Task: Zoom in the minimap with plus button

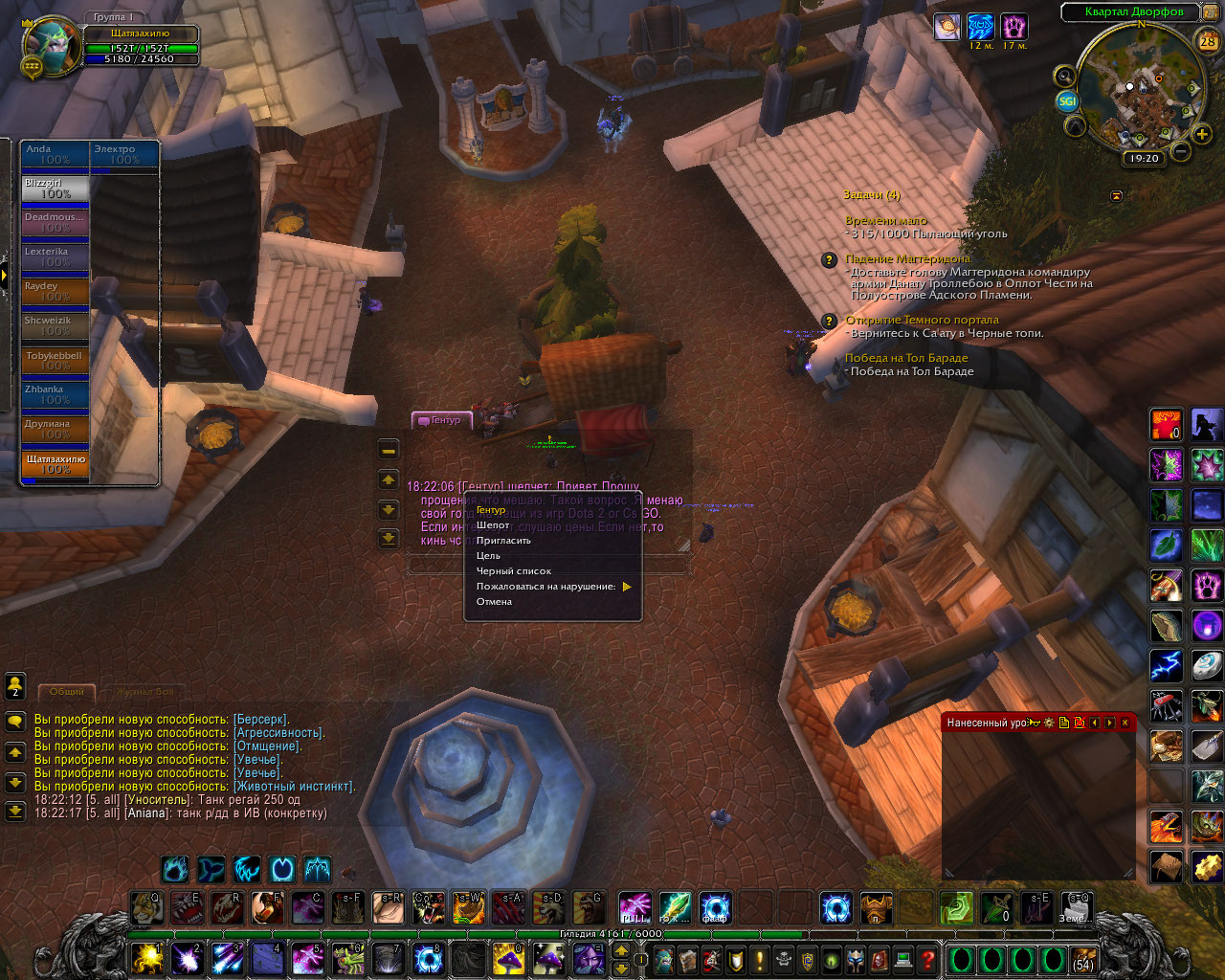Action: (1202, 135)
